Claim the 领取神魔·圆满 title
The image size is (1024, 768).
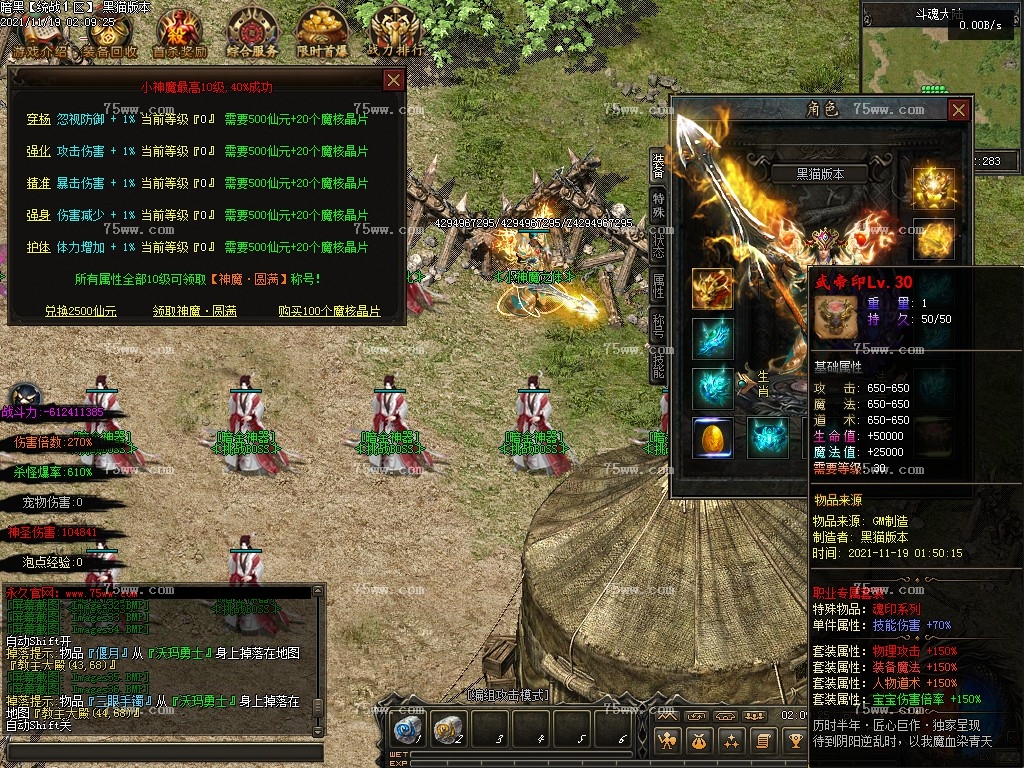tap(195, 311)
